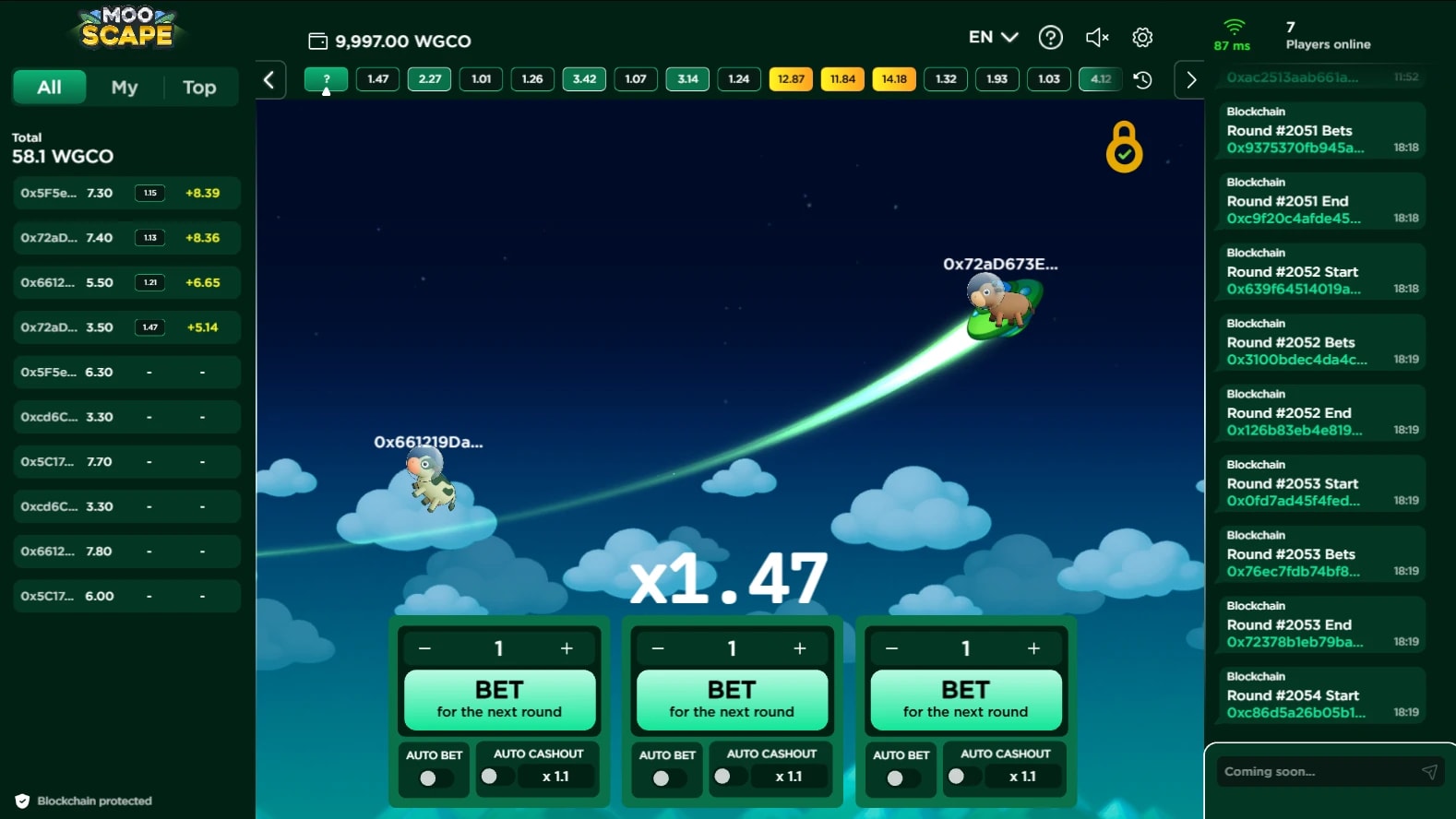The image size is (1456, 819).
Task: Switch to the Top bets tab
Action: tap(199, 88)
